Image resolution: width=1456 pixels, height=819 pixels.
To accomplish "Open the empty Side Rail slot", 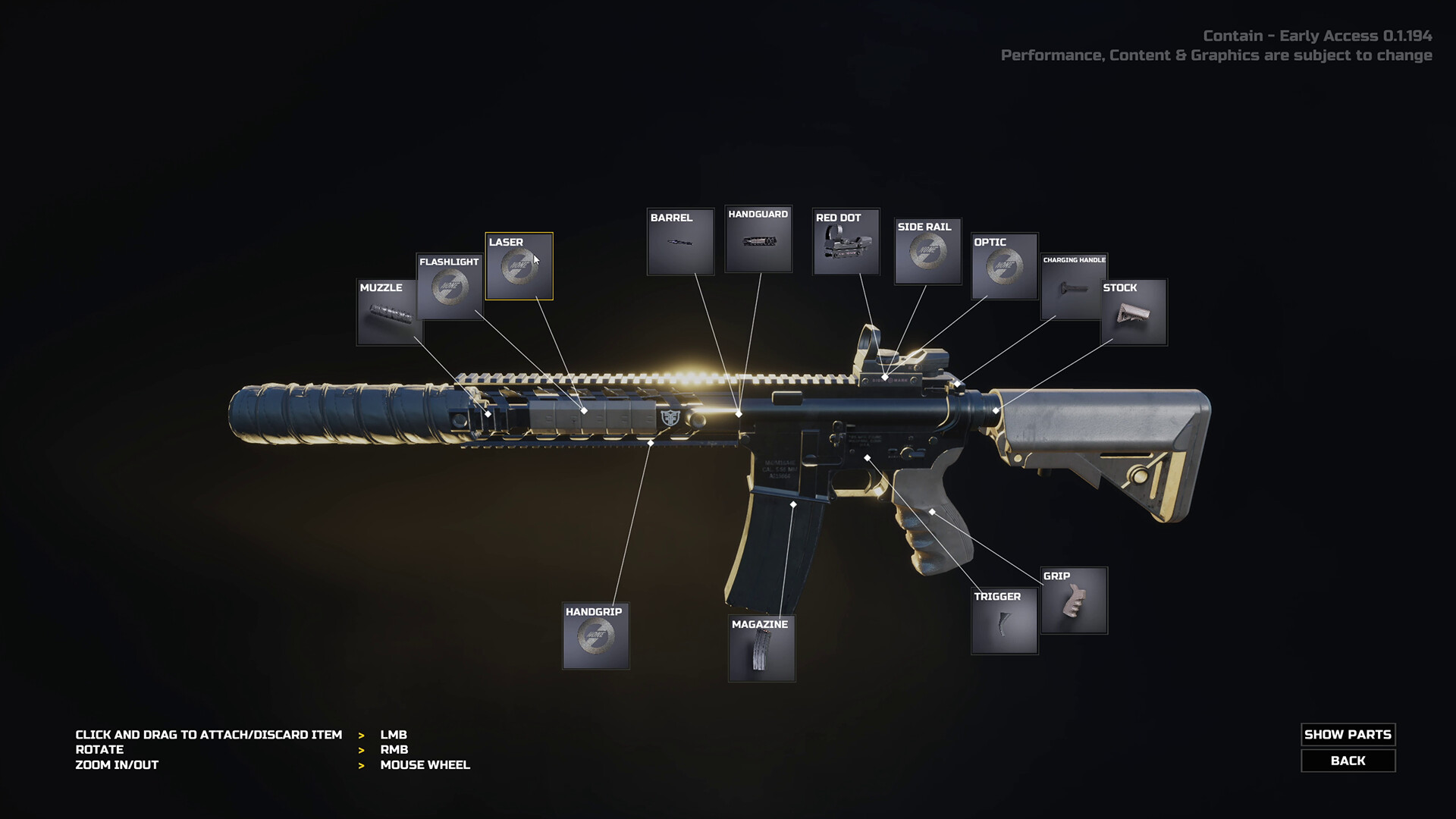I will coord(927,252).
